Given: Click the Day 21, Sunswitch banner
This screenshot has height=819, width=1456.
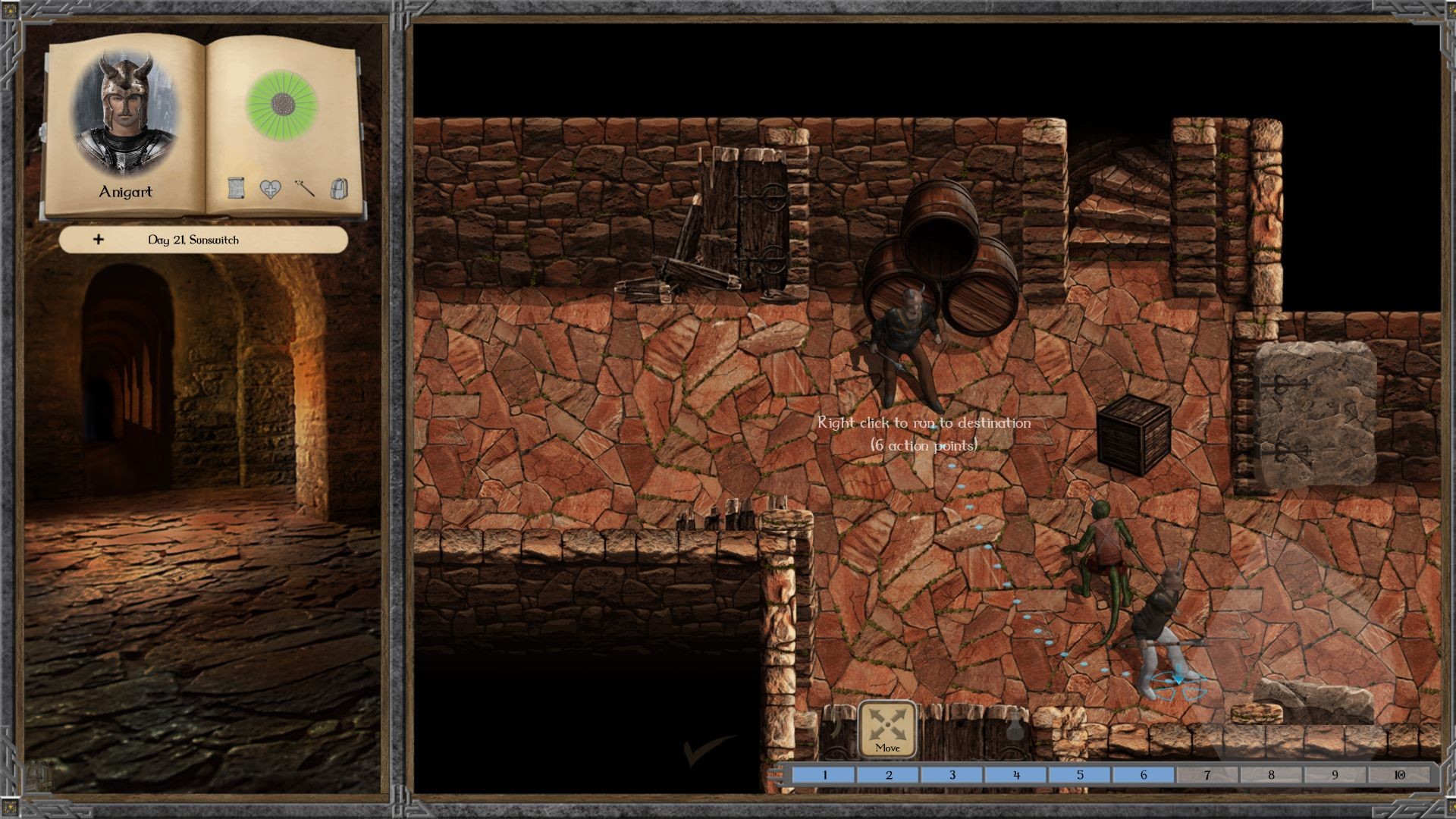Looking at the screenshot, I should (x=193, y=240).
